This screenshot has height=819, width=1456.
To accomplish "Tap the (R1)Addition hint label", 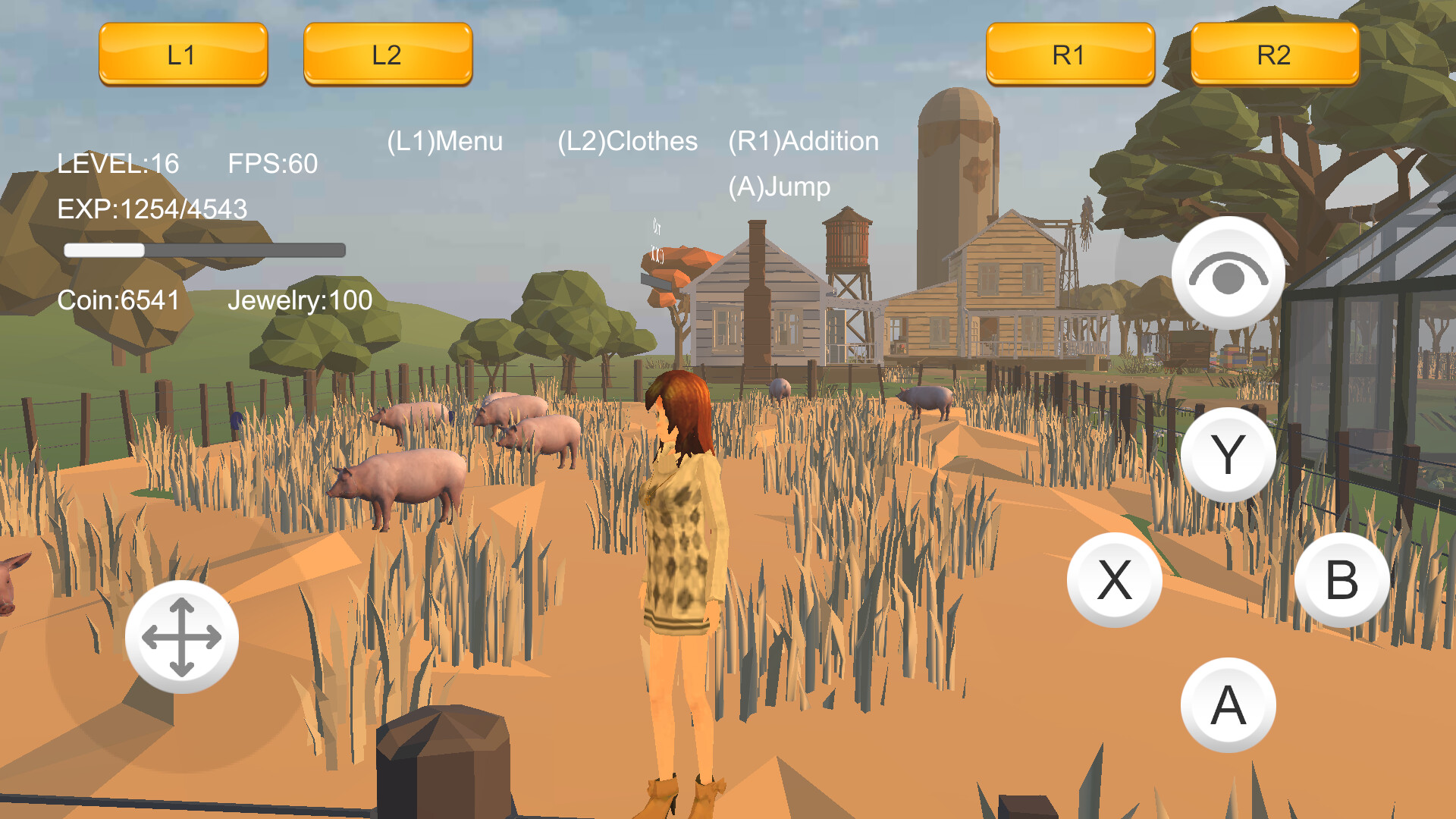I will [x=802, y=141].
